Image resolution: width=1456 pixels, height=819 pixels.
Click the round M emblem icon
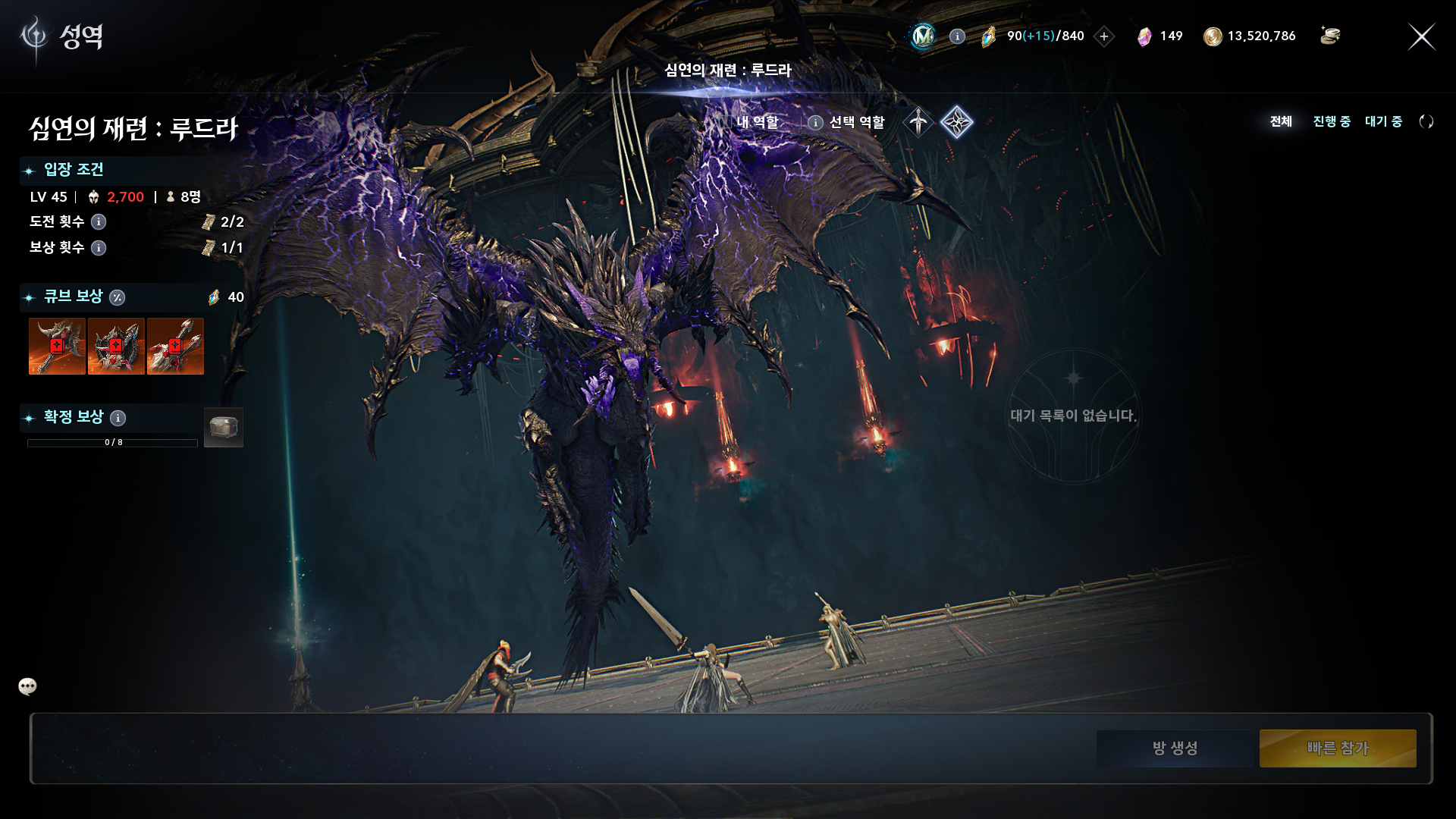click(923, 36)
